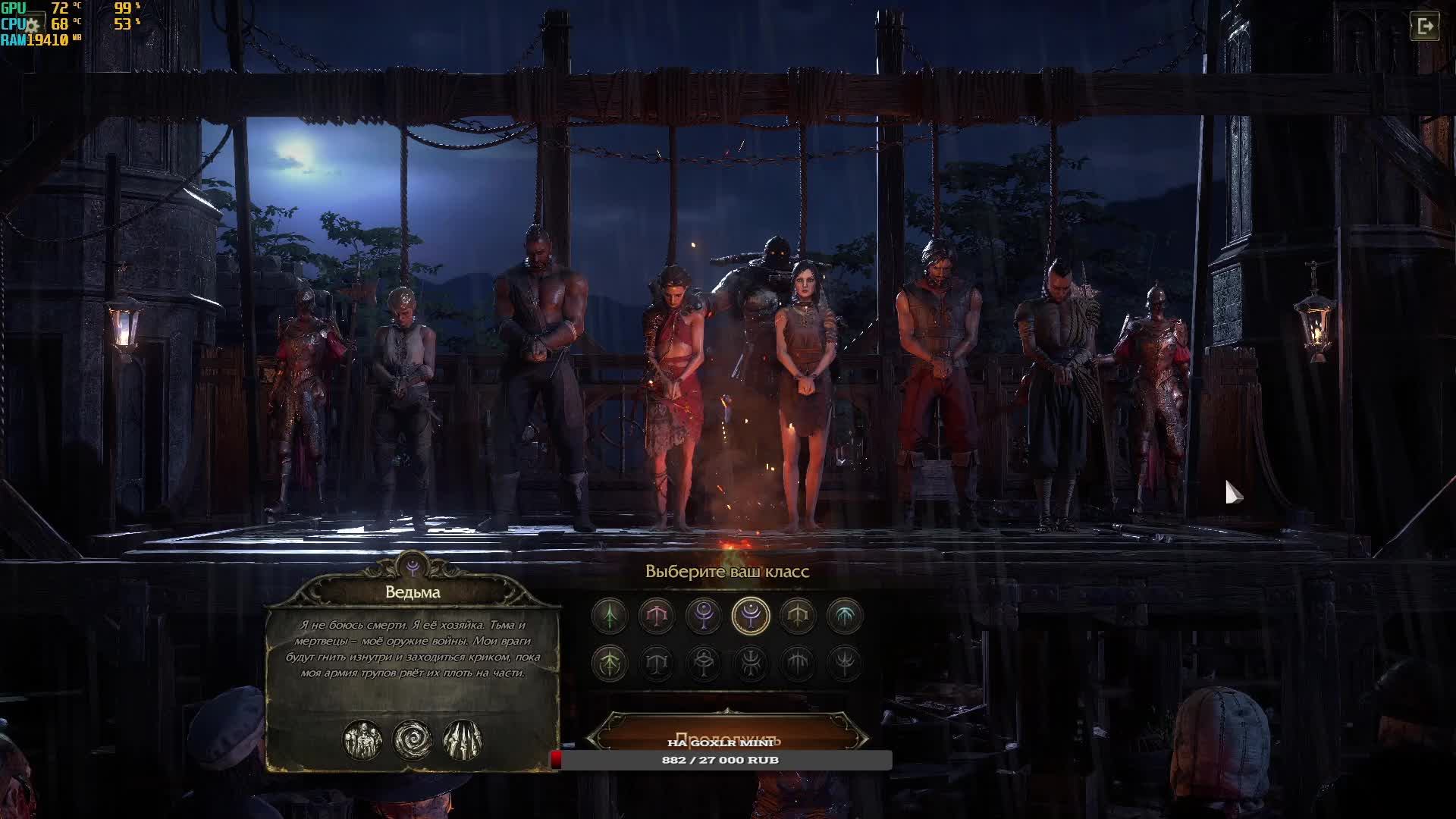Click the overlay gear icon near CPU readout
The width and height of the screenshot is (1456, 819).
(32, 25)
